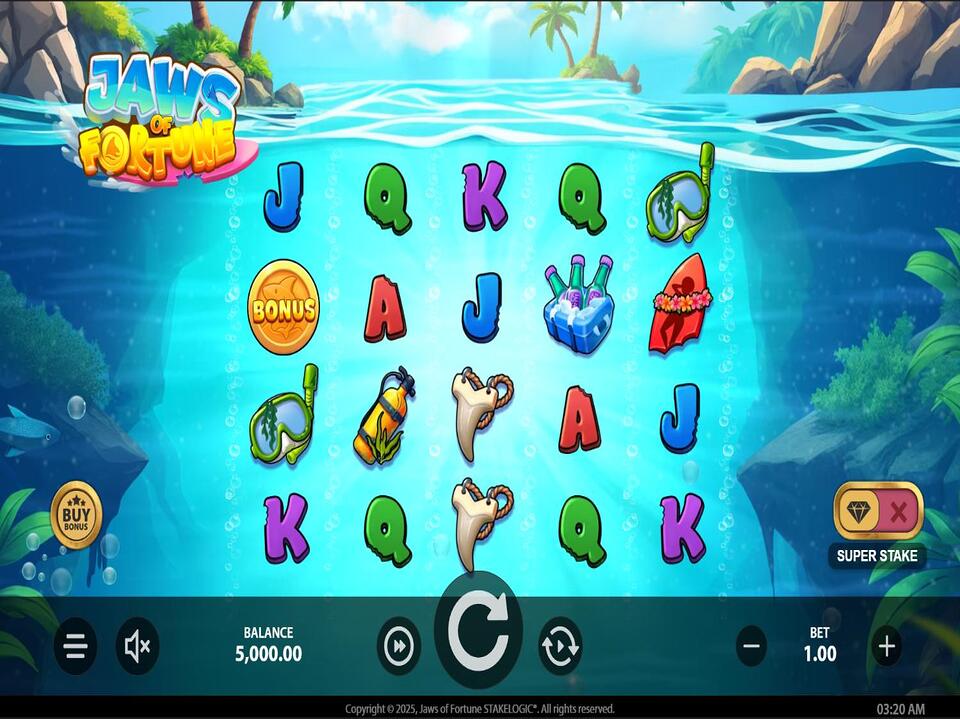This screenshot has width=960, height=719.
Task: Toggle the muted sound speaker icon
Action: point(137,646)
